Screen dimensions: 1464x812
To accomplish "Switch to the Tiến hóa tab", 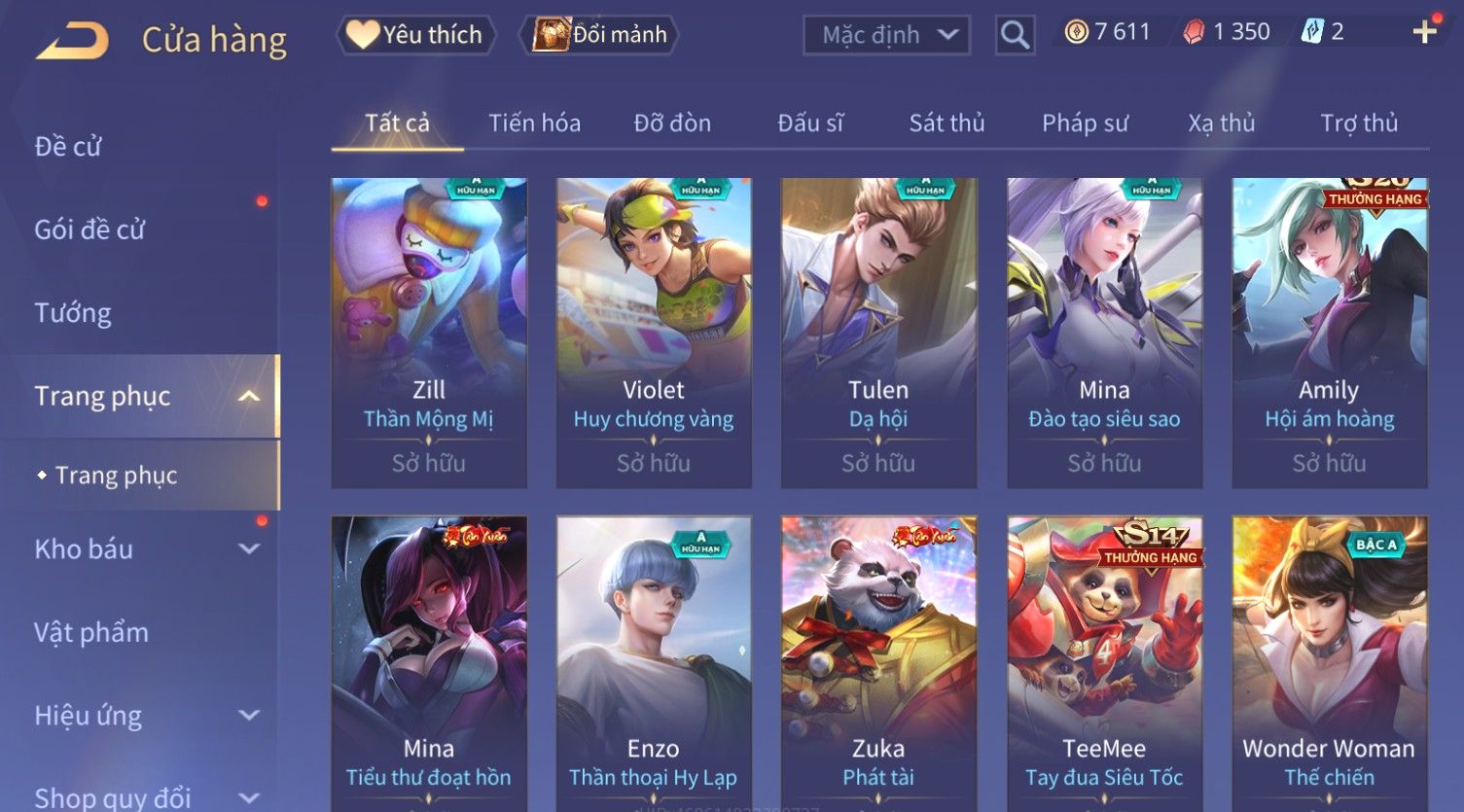I will click(534, 124).
